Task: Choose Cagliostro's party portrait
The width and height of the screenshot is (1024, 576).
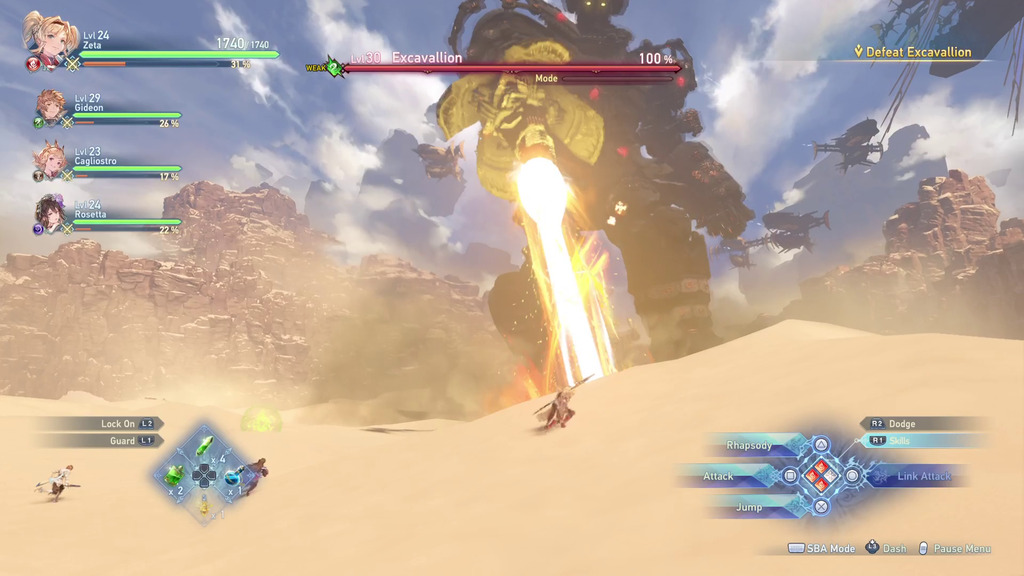Action: (51, 160)
